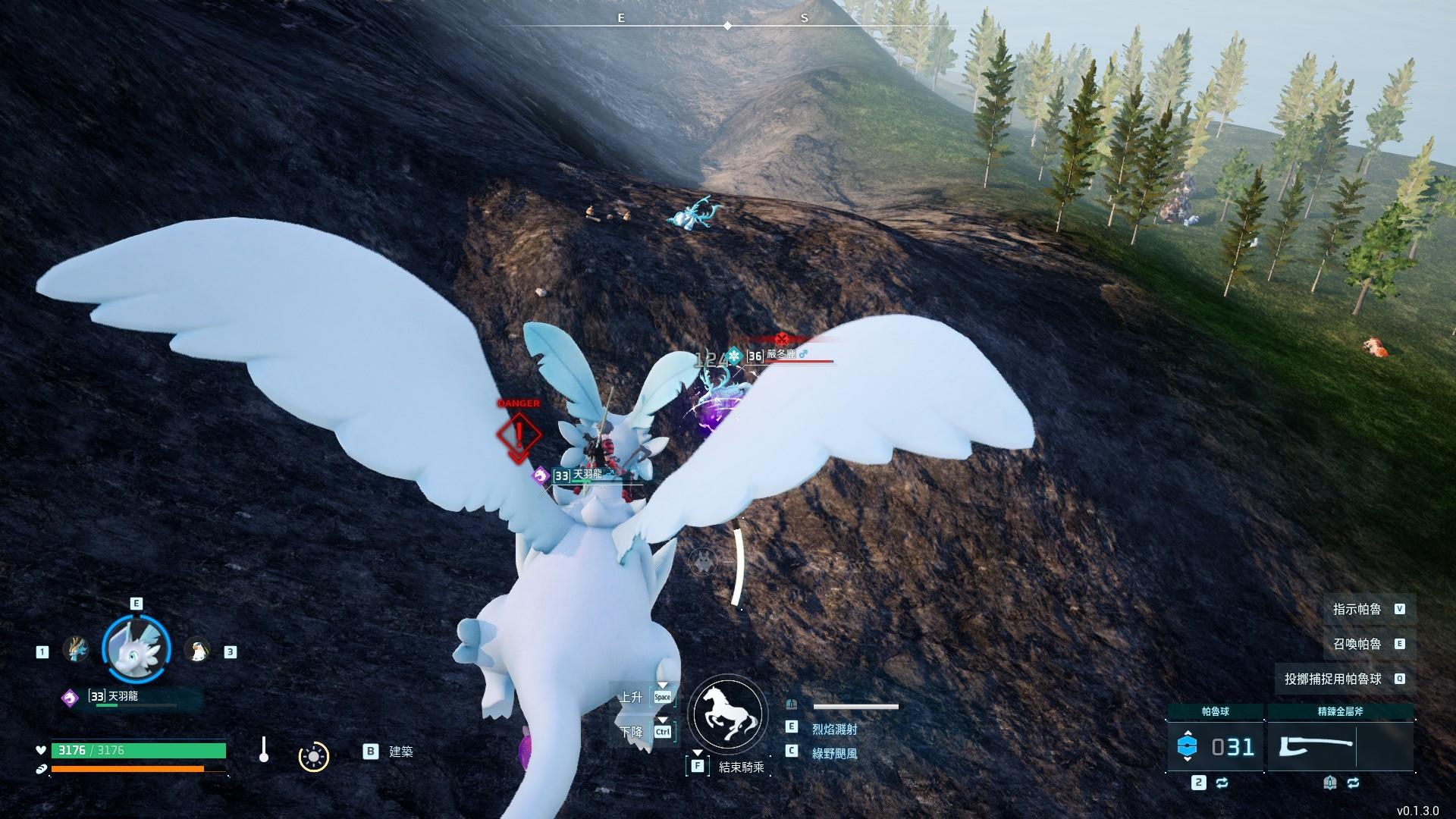Switch to the penguin pal portrait

pos(197,650)
